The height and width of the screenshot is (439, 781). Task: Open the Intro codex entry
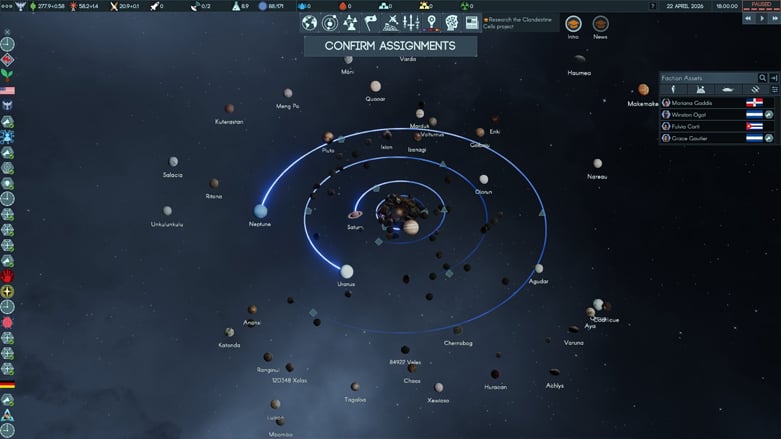coord(573,24)
